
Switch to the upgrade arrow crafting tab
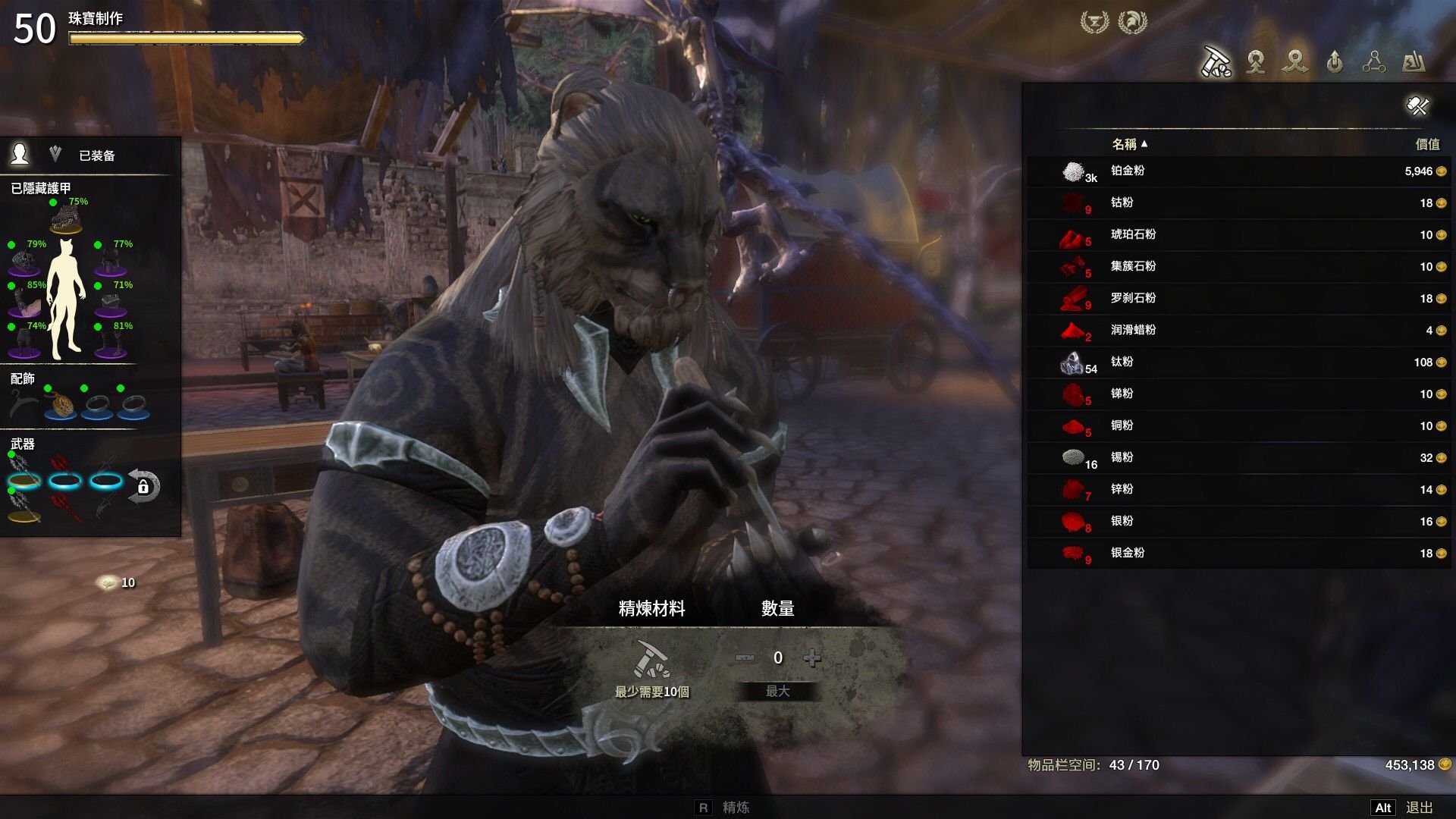tap(1335, 62)
